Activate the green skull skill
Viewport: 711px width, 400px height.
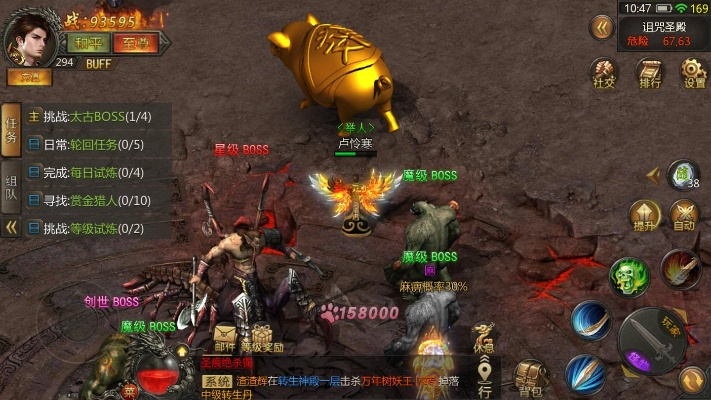[x=629, y=275]
